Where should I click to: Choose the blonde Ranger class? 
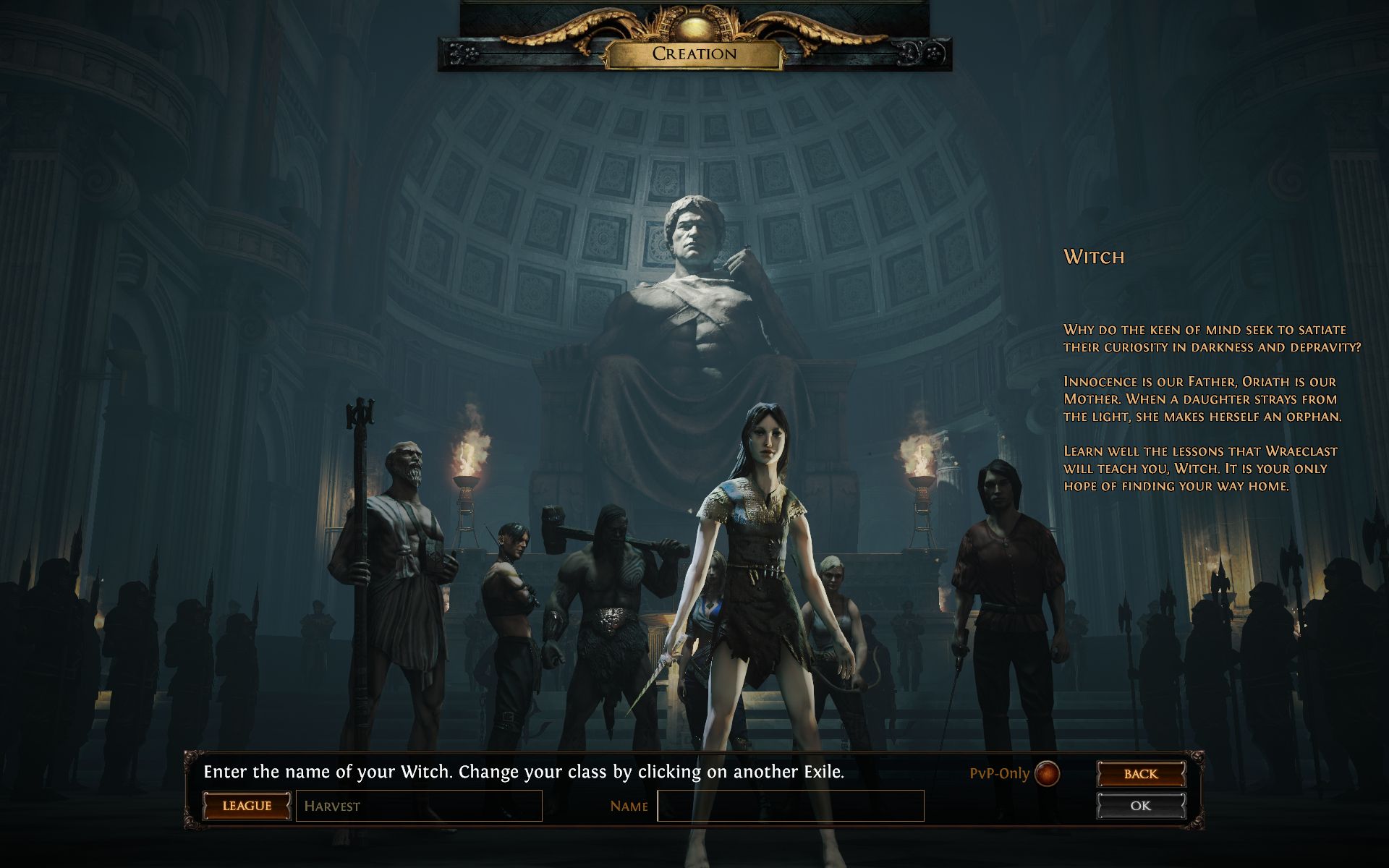tap(832, 608)
